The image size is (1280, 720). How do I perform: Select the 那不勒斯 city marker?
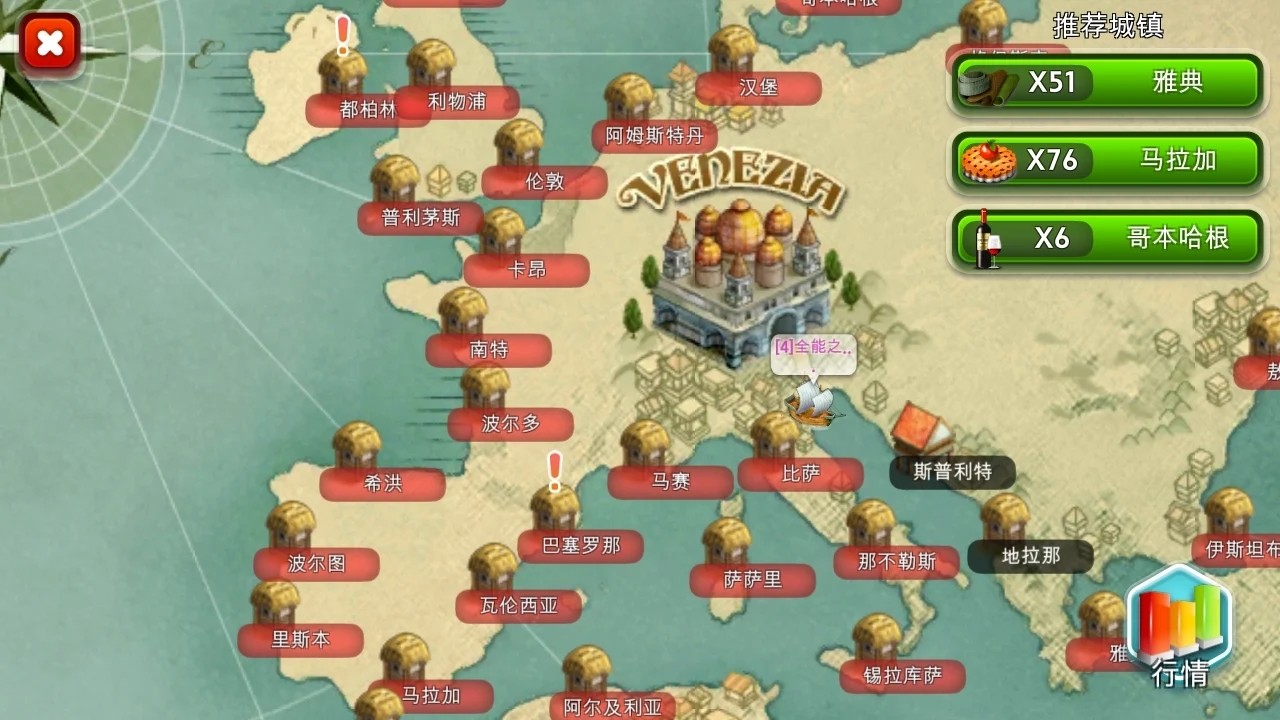(895, 561)
